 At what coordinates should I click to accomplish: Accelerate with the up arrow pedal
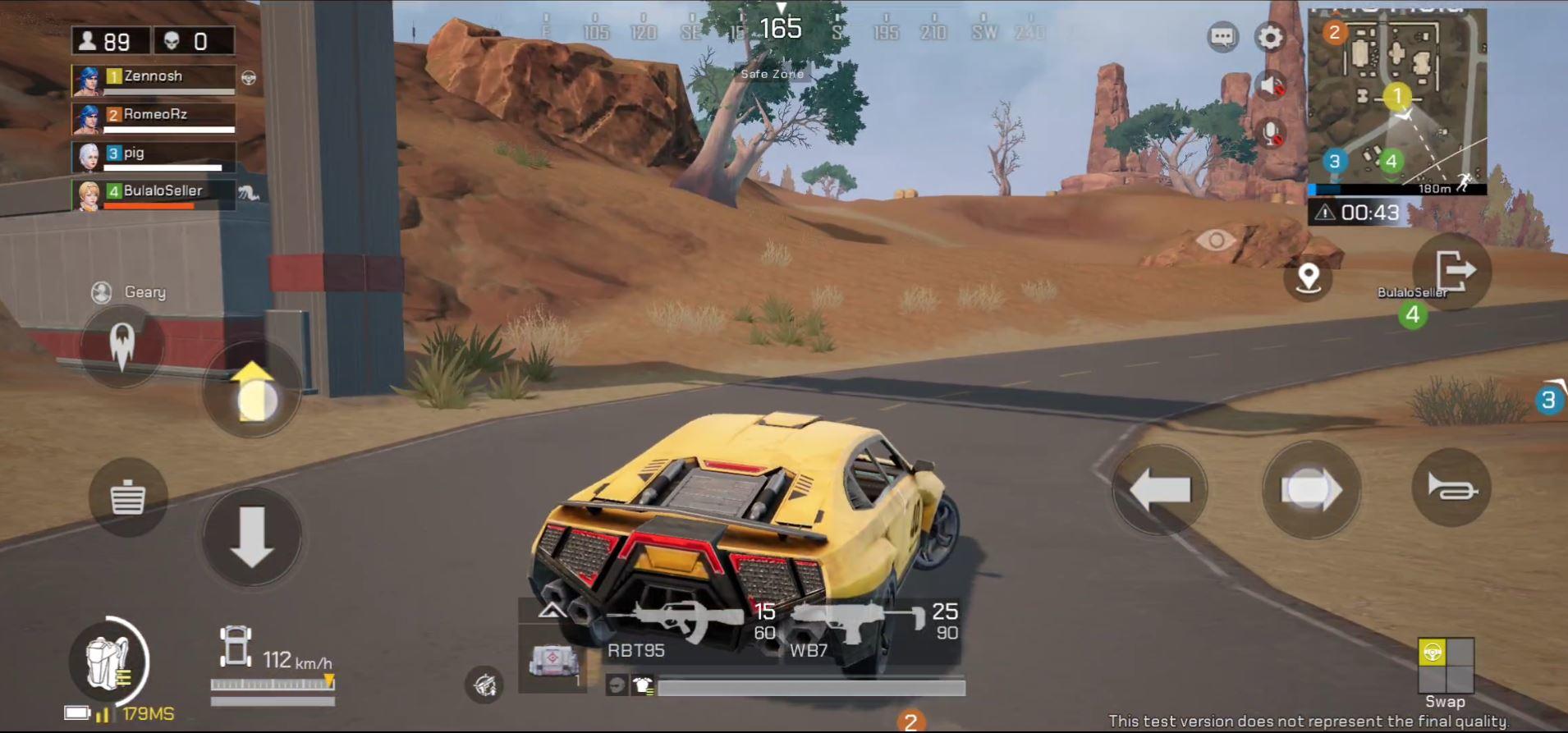coord(252,392)
